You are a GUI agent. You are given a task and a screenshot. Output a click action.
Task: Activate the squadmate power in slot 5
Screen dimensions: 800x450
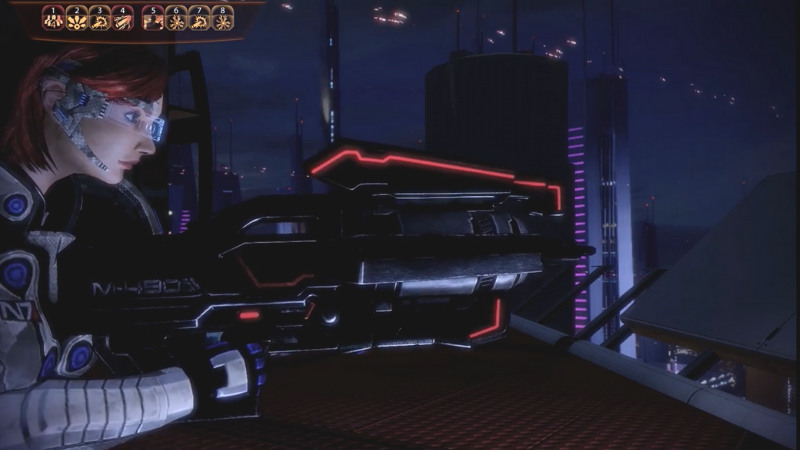[x=153, y=20]
